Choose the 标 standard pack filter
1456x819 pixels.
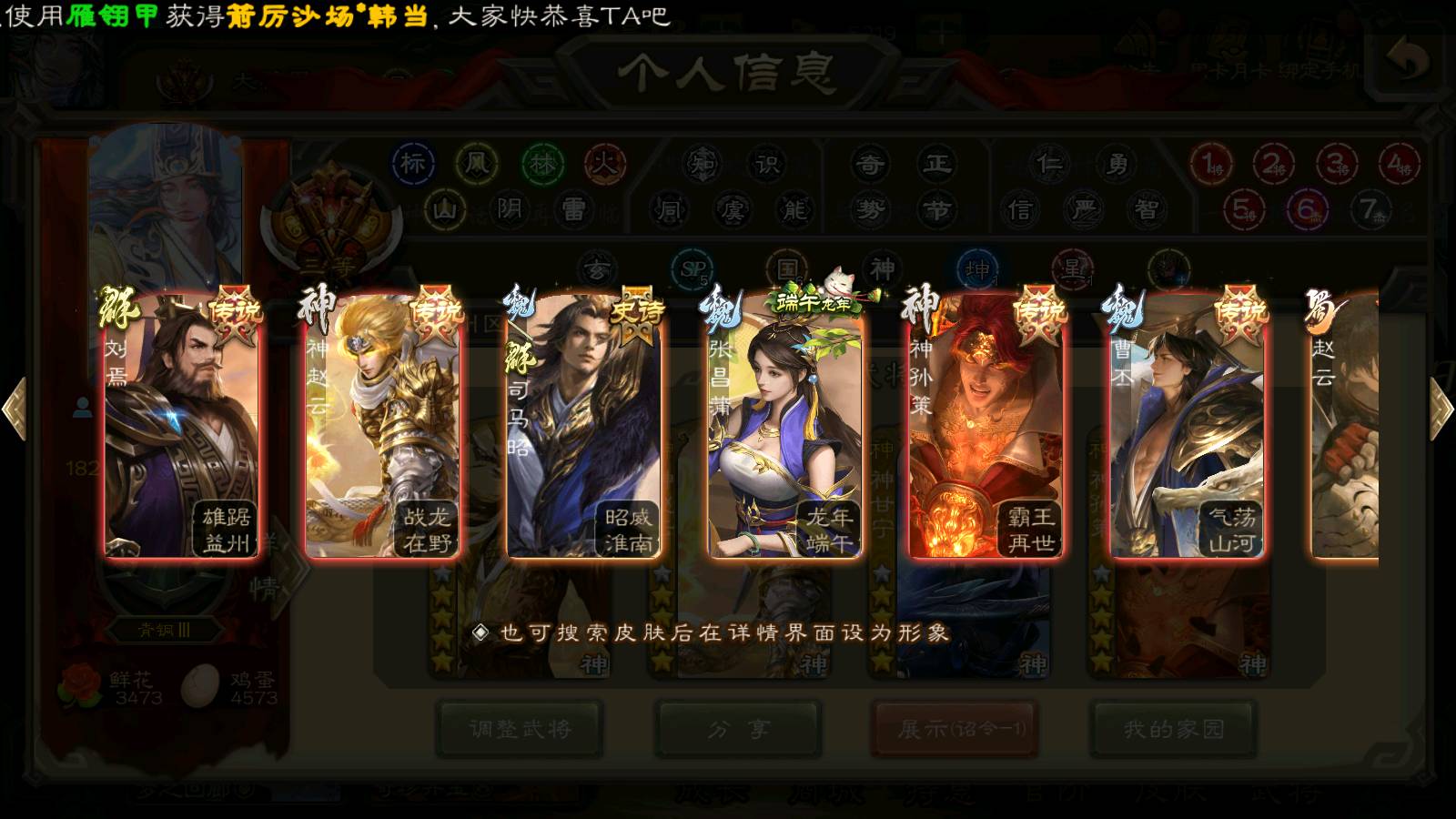point(413,164)
